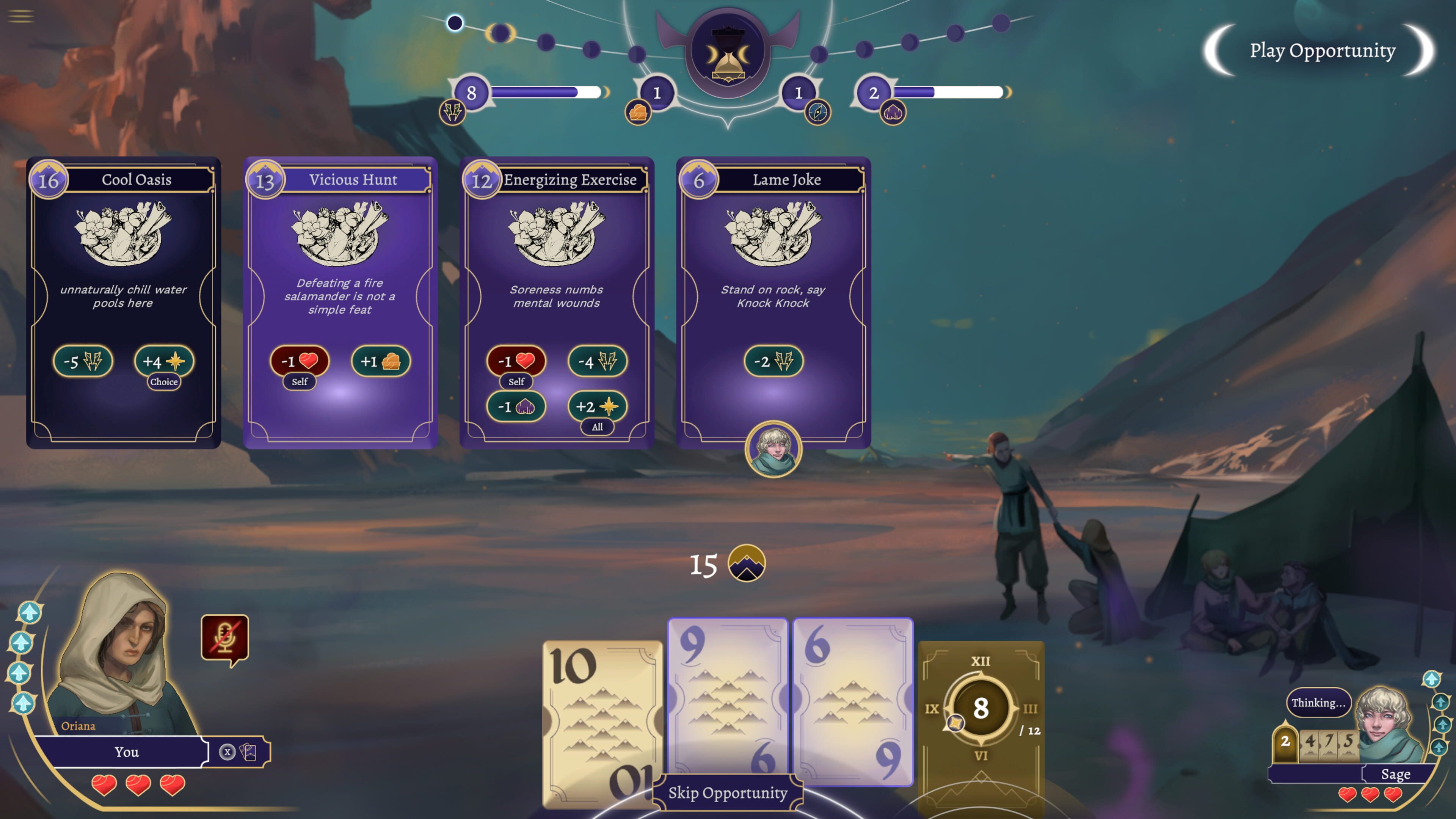Click the compass resource icon

coord(817,112)
